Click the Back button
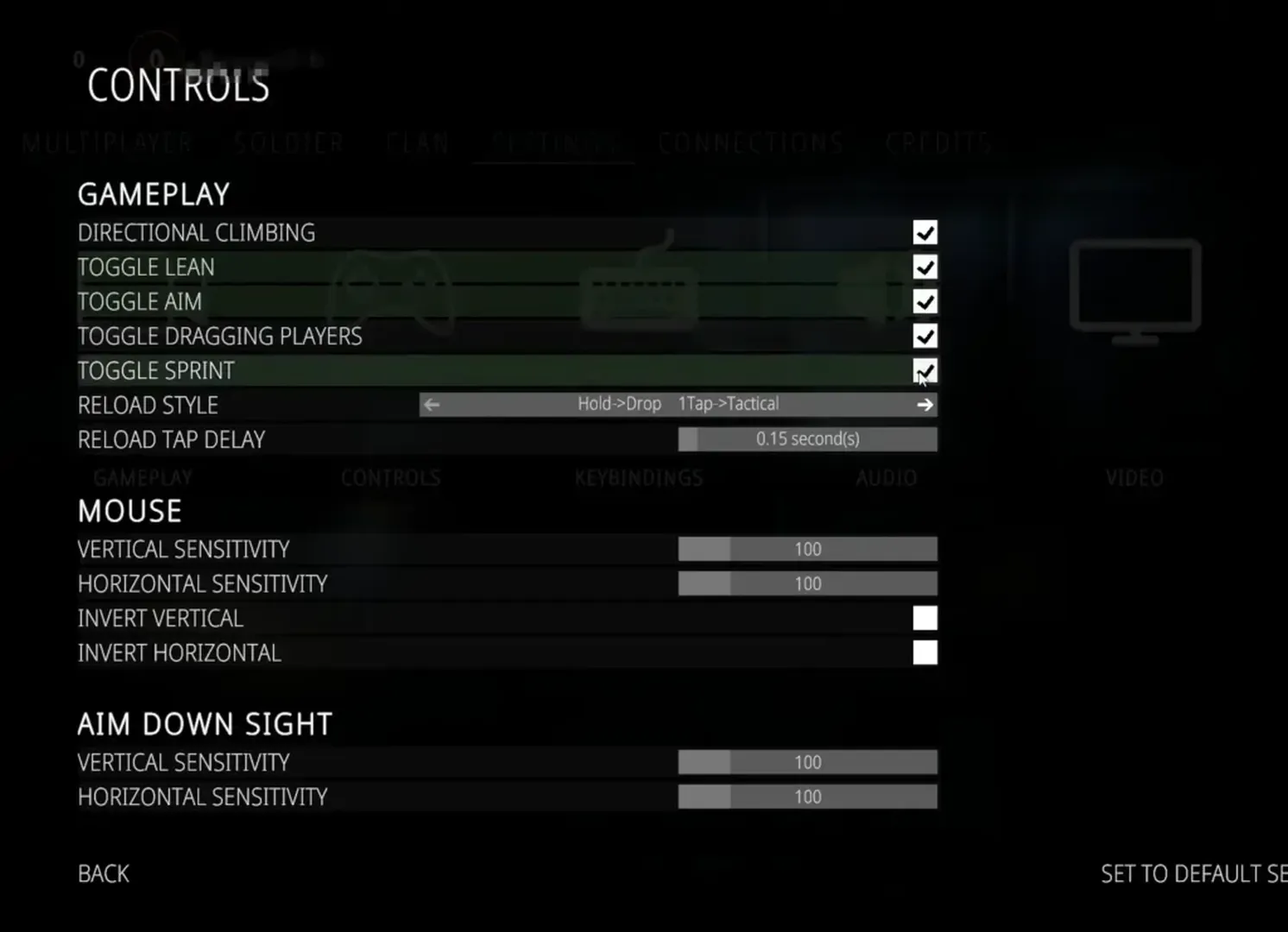 click(103, 873)
